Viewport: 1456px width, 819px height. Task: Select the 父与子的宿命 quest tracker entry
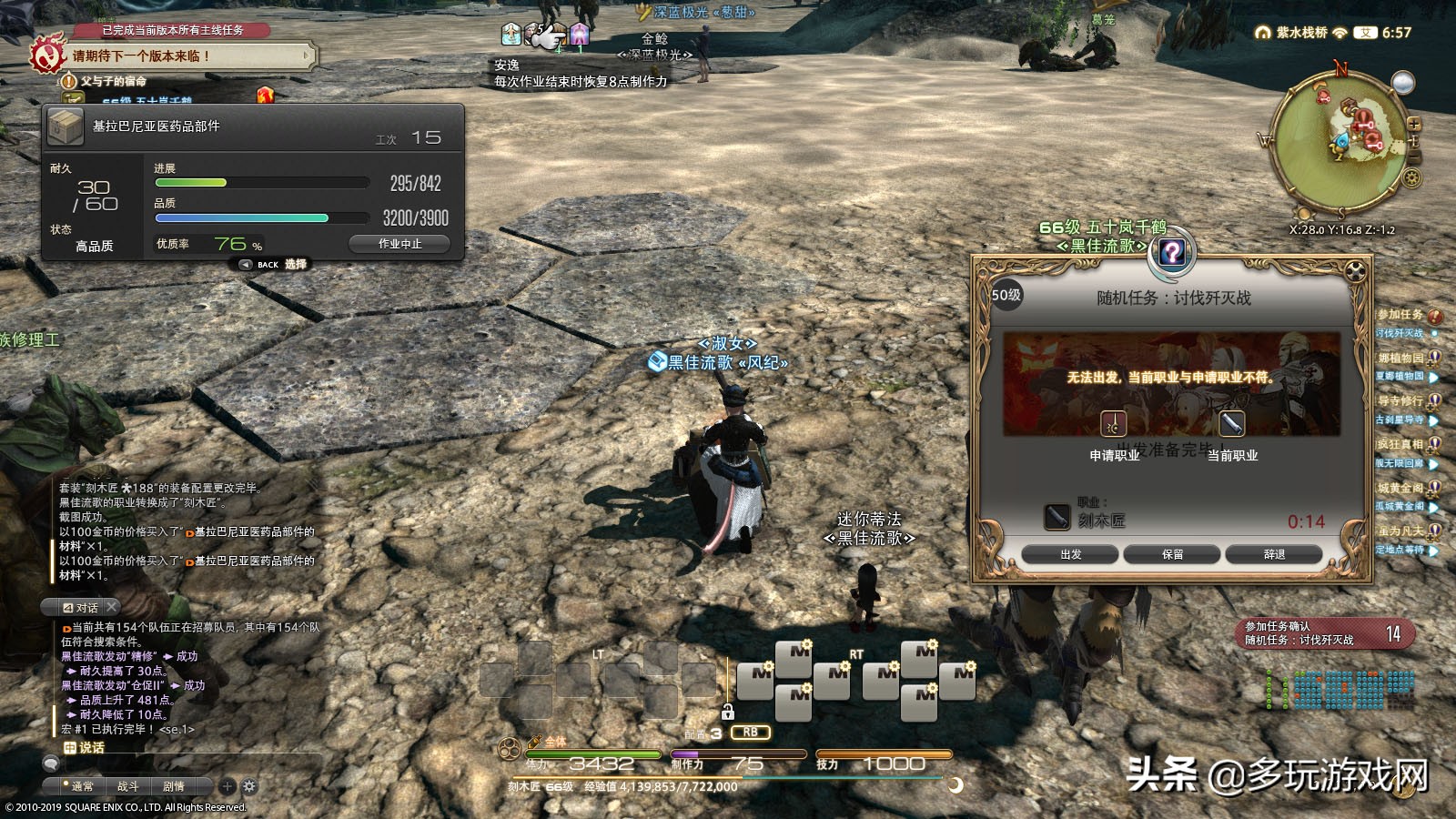tap(113, 81)
